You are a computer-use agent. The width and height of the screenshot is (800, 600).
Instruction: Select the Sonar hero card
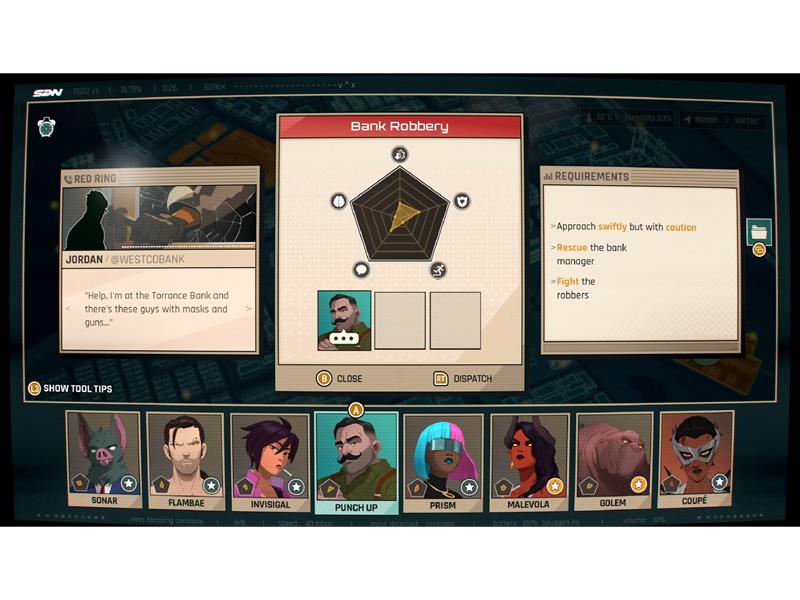tap(103, 460)
